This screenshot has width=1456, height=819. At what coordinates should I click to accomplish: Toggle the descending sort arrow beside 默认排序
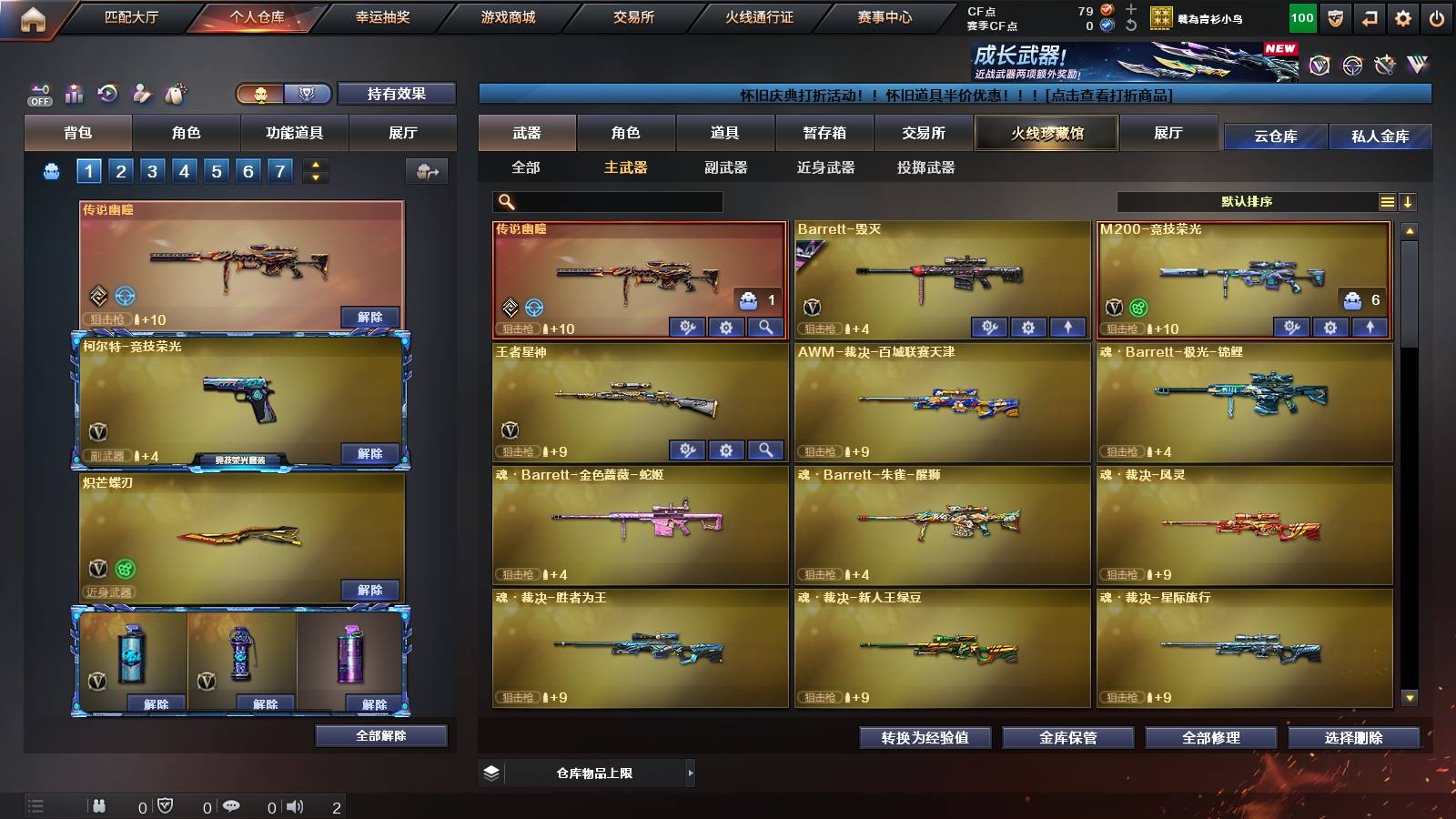1409,201
